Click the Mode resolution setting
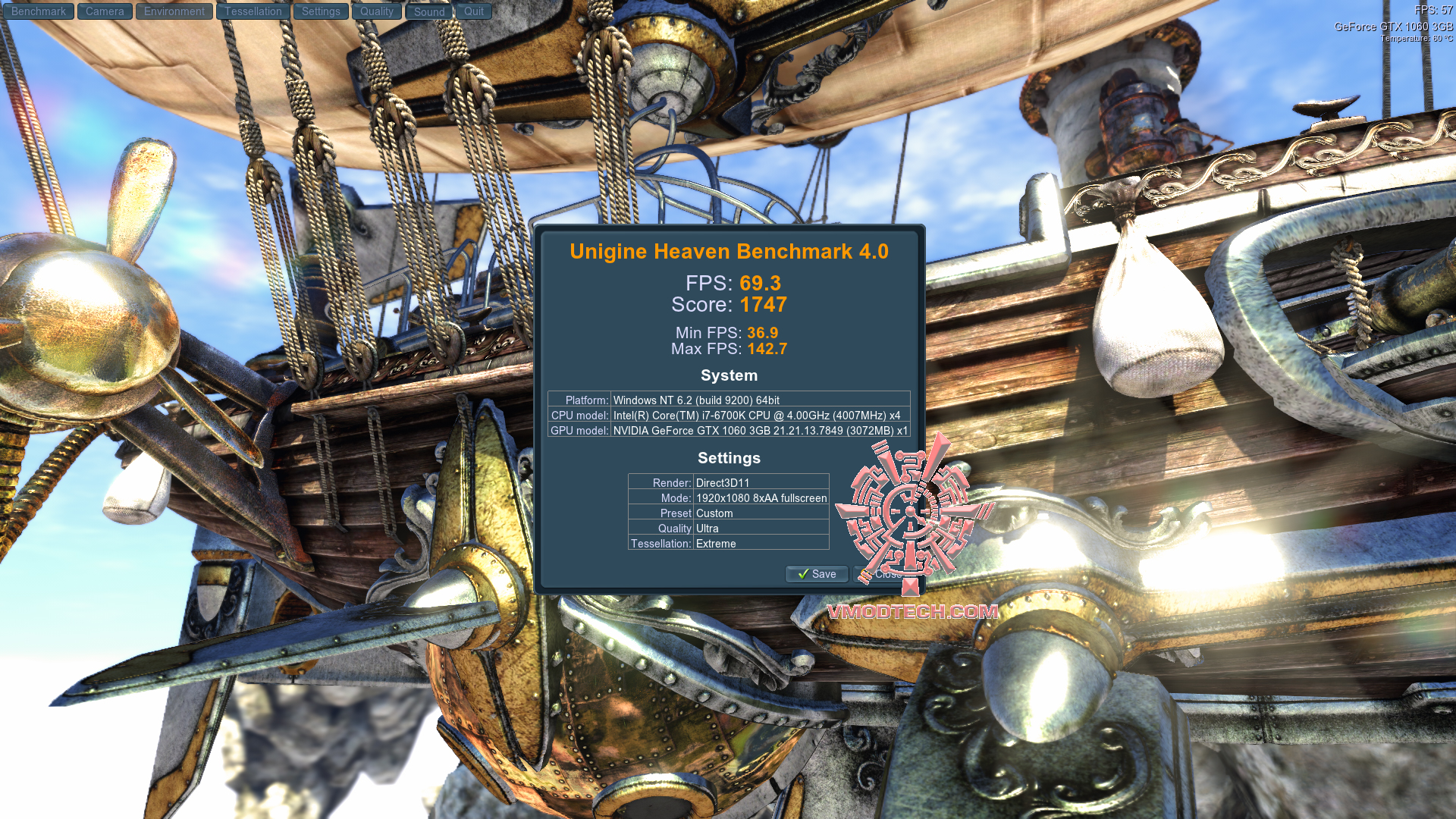 point(728,497)
